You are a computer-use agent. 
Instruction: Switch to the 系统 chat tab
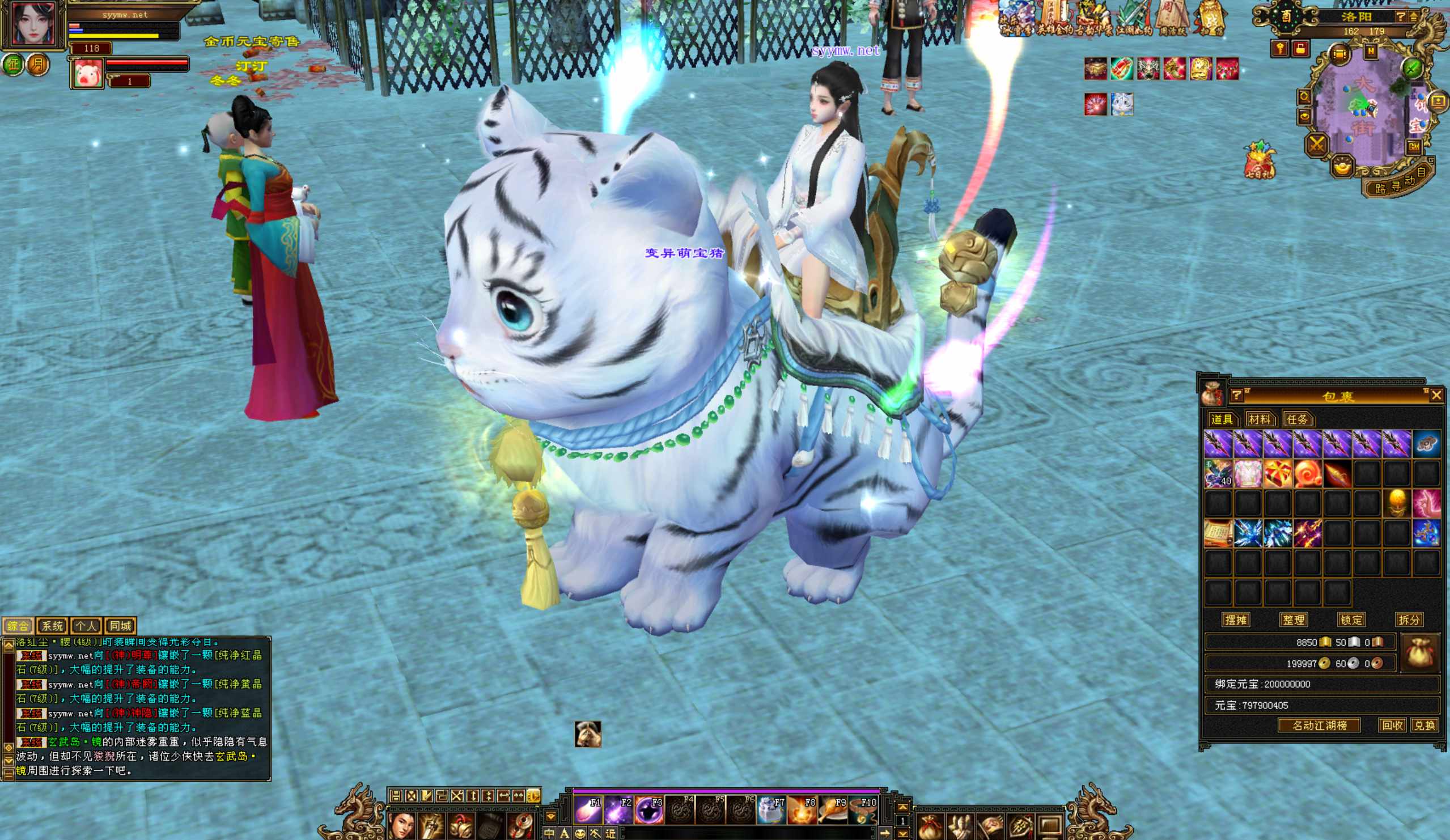tap(52, 625)
